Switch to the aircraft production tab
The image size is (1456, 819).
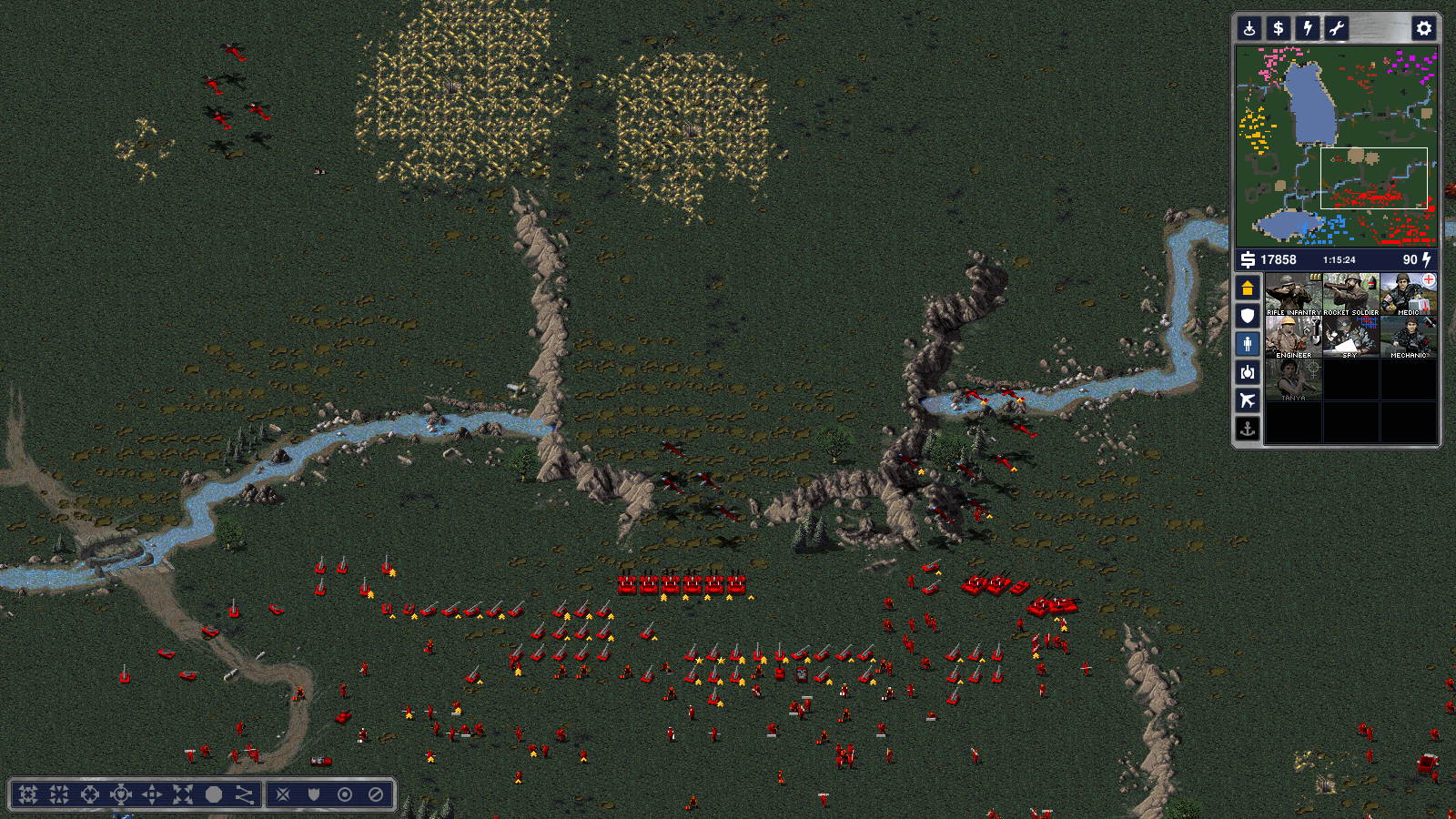1248,400
